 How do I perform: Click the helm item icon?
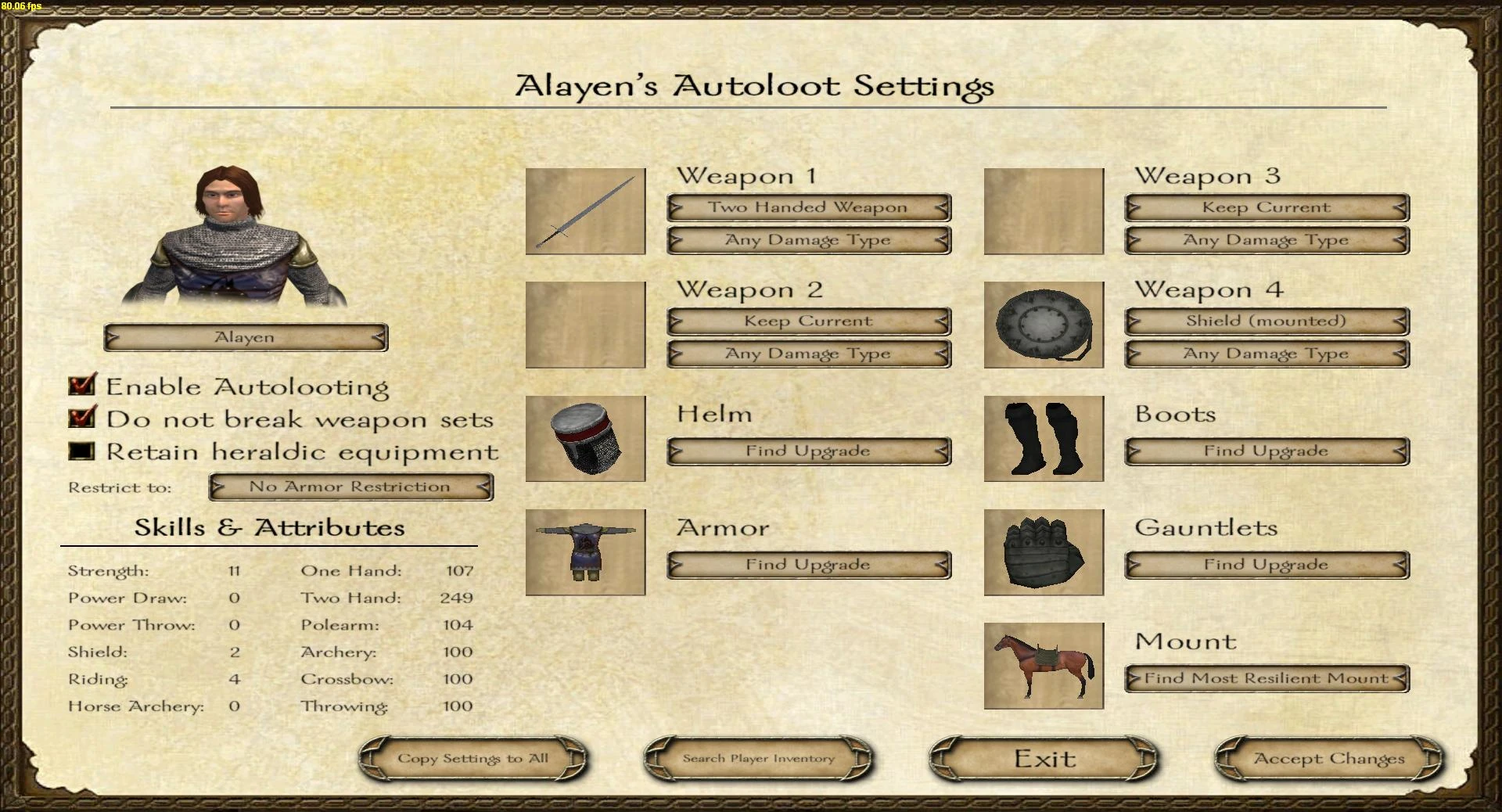pyautogui.click(x=584, y=438)
